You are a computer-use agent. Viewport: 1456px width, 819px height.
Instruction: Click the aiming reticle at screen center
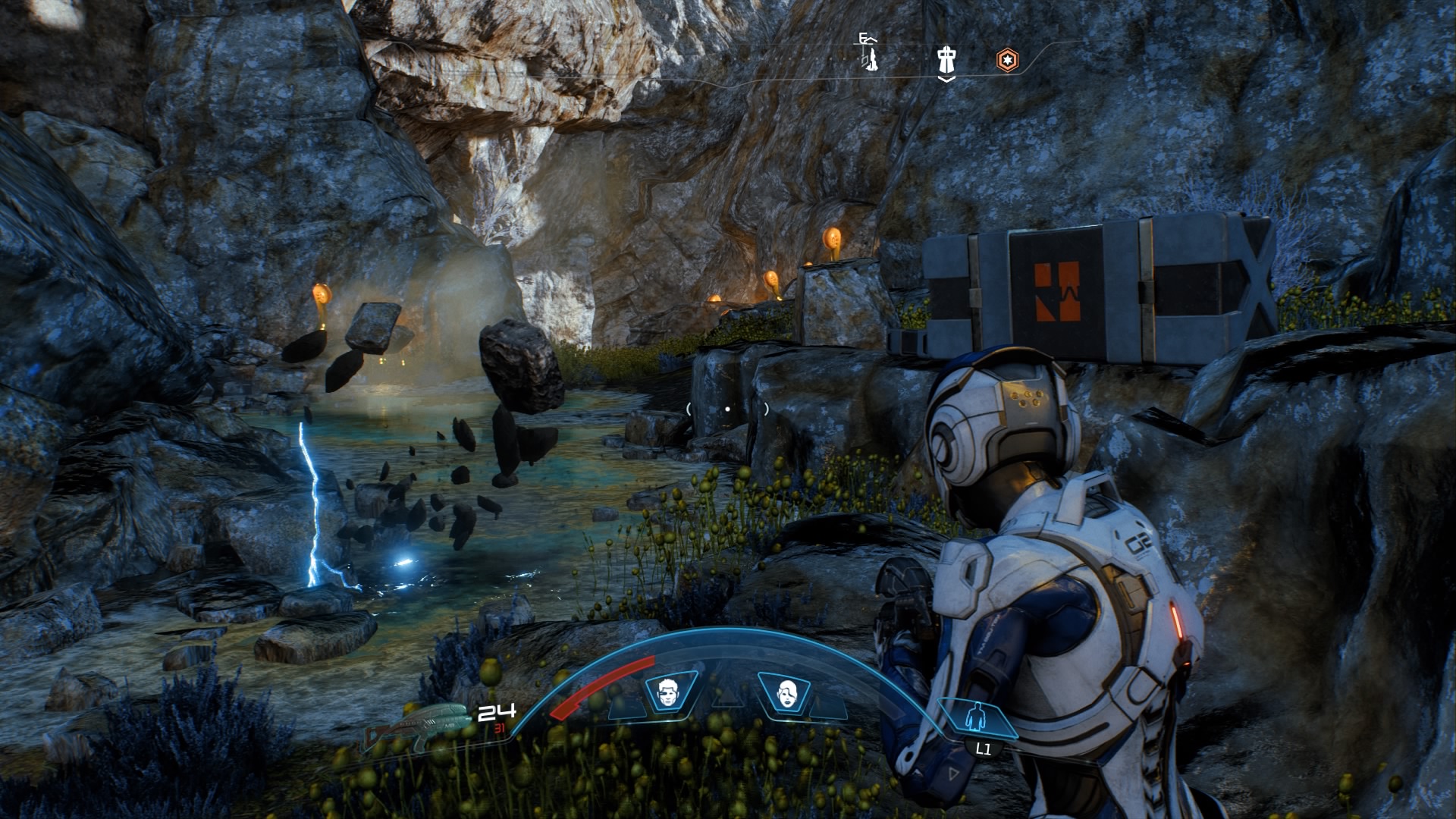tap(728, 408)
